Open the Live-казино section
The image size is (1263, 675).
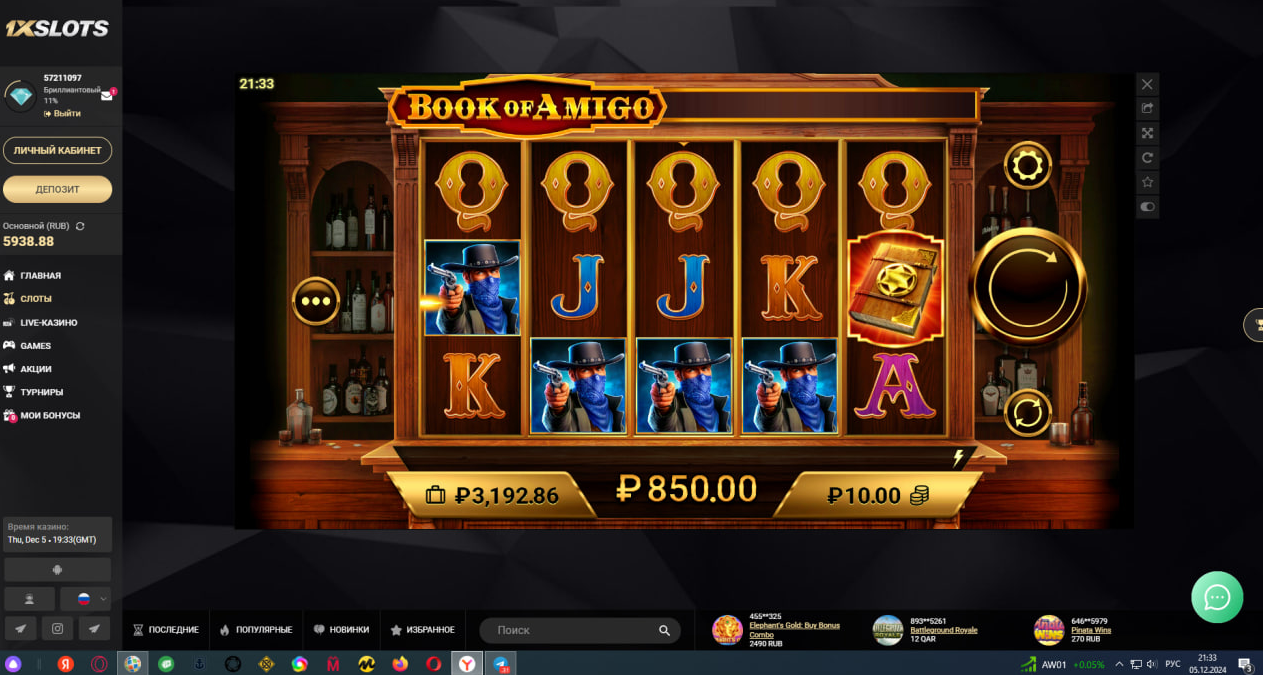pos(48,322)
